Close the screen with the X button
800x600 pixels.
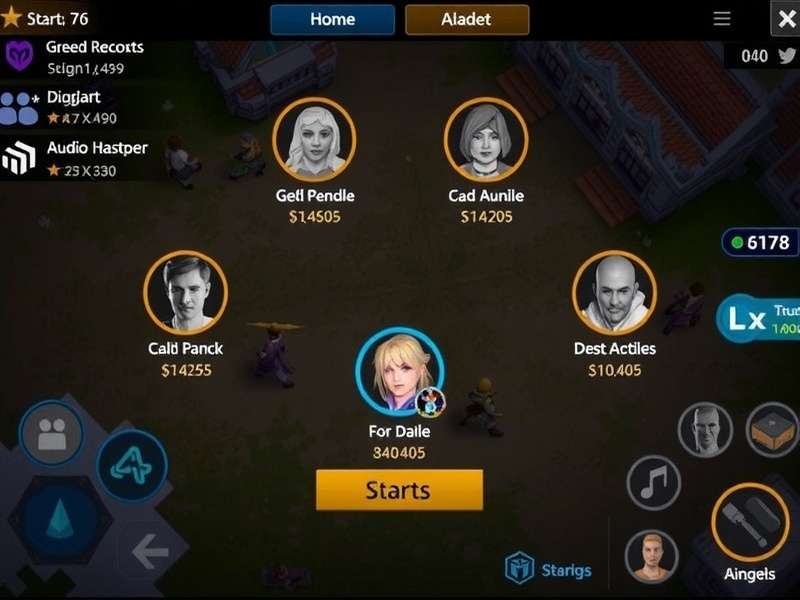click(x=785, y=19)
